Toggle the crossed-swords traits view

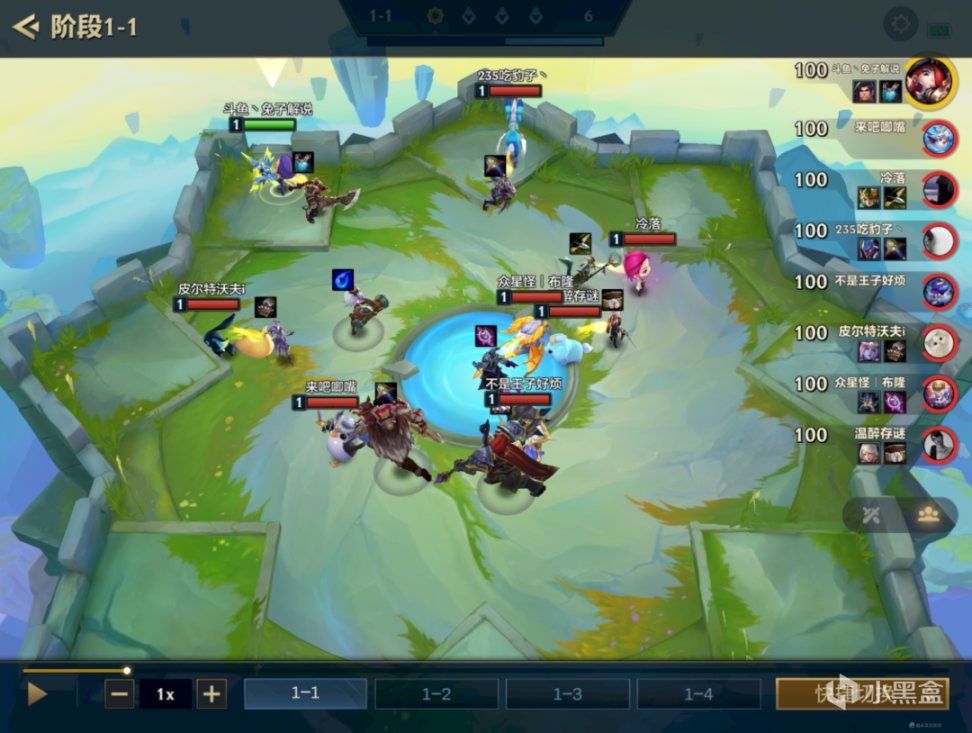[x=871, y=515]
